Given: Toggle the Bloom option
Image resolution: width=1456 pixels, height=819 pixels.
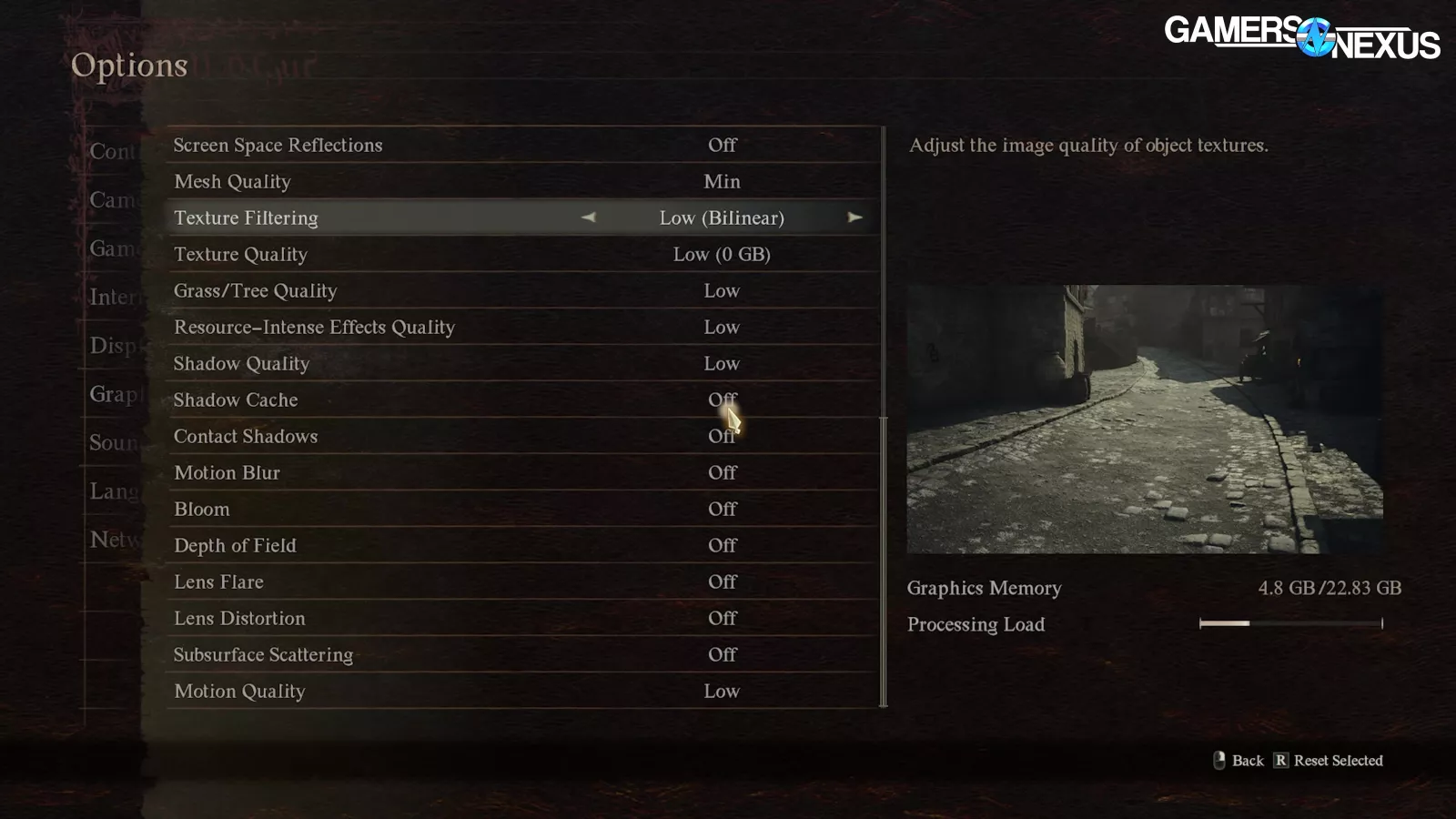Looking at the screenshot, I should [x=523, y=509].
